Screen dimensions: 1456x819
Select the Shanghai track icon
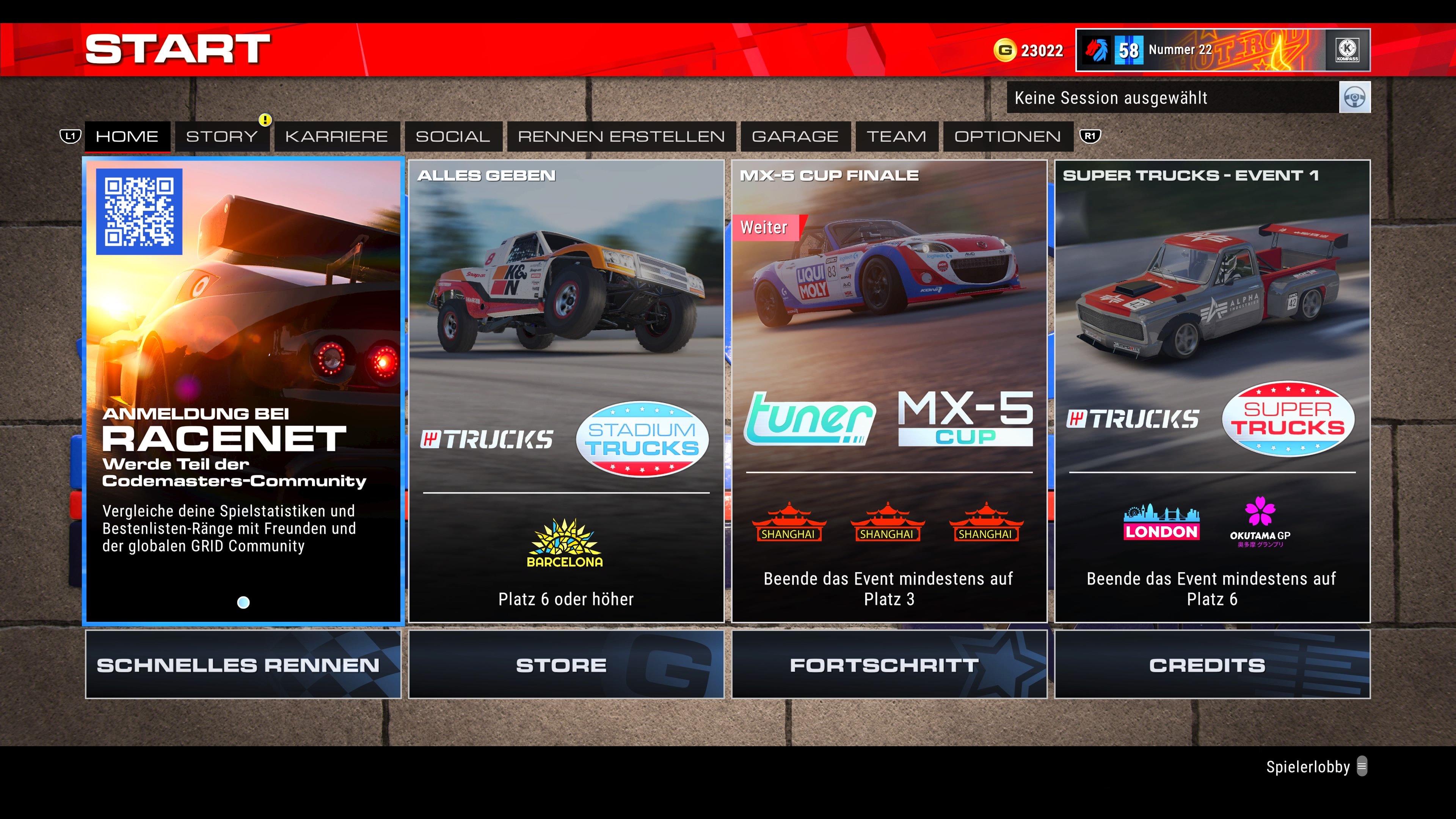tap(789, 523)
